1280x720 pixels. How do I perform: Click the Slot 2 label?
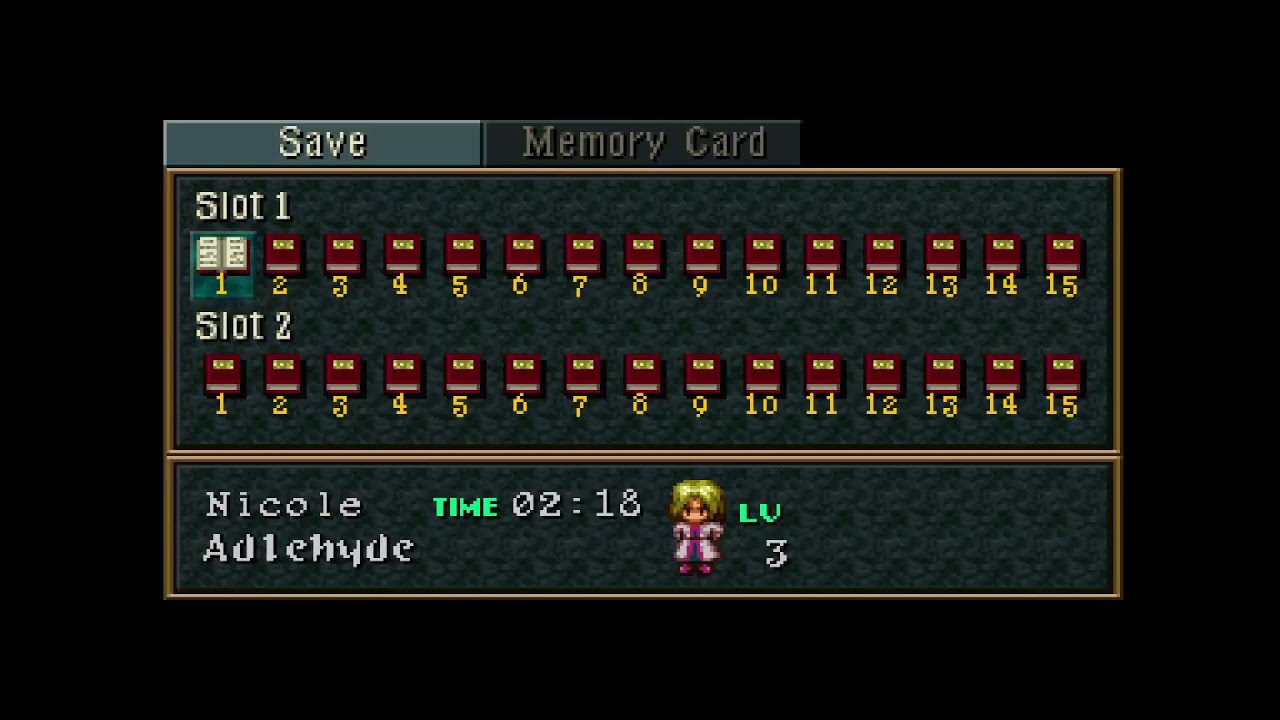[242, 327]
